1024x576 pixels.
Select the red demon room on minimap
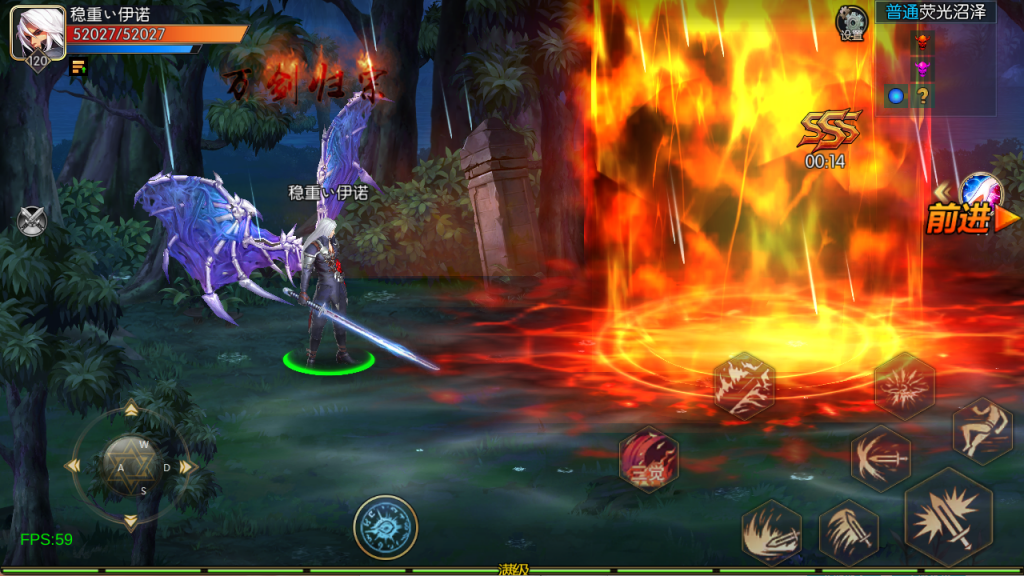pyautogui.click(x=922, y=40)
